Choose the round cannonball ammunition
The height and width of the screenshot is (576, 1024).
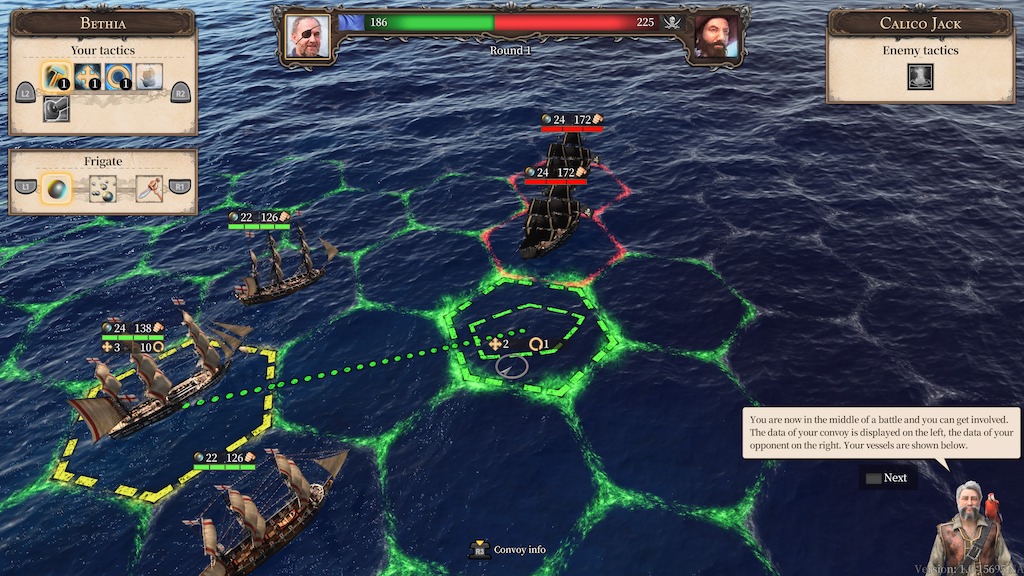(56, 187)
